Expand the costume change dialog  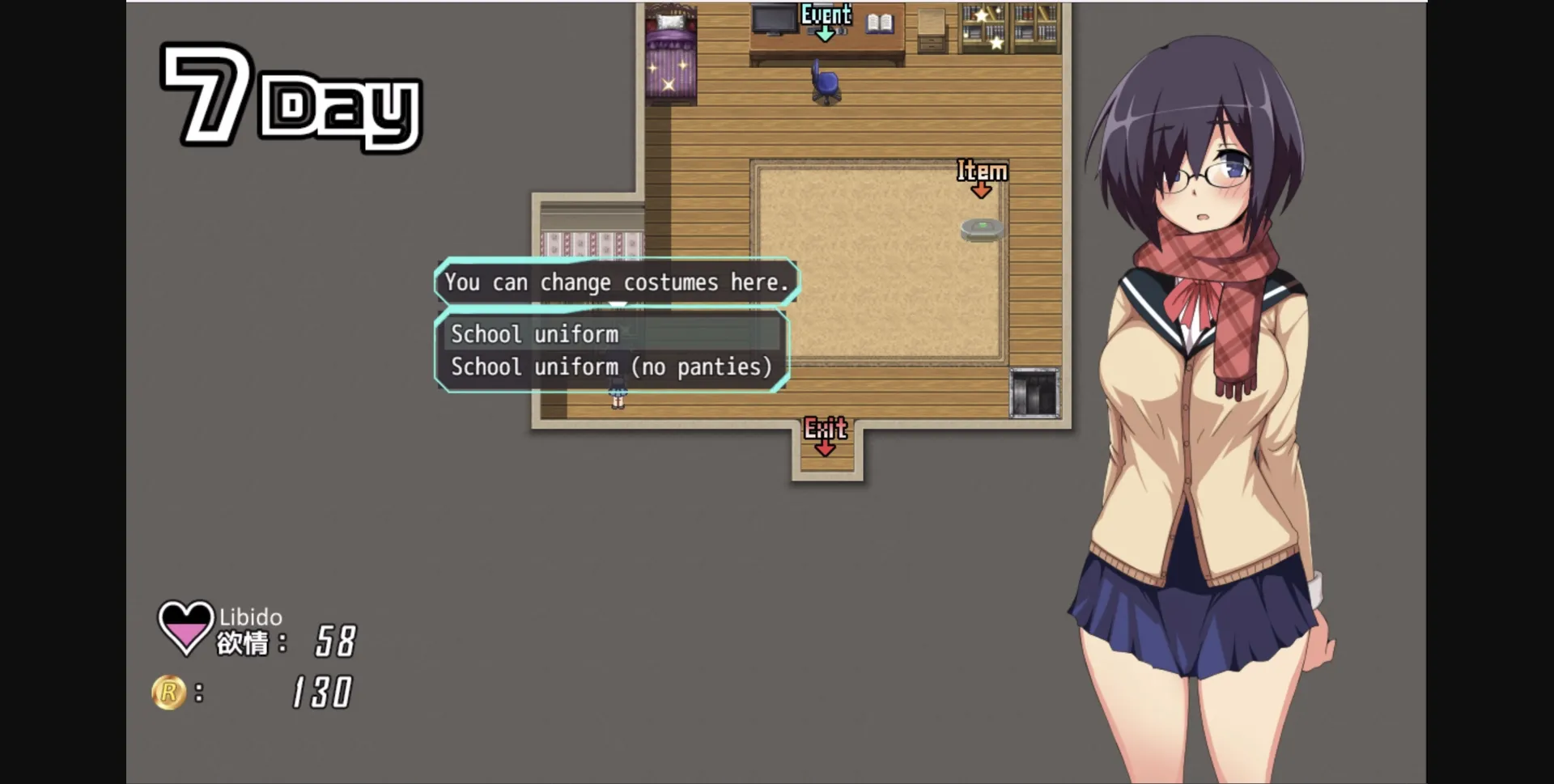[613, 350]
